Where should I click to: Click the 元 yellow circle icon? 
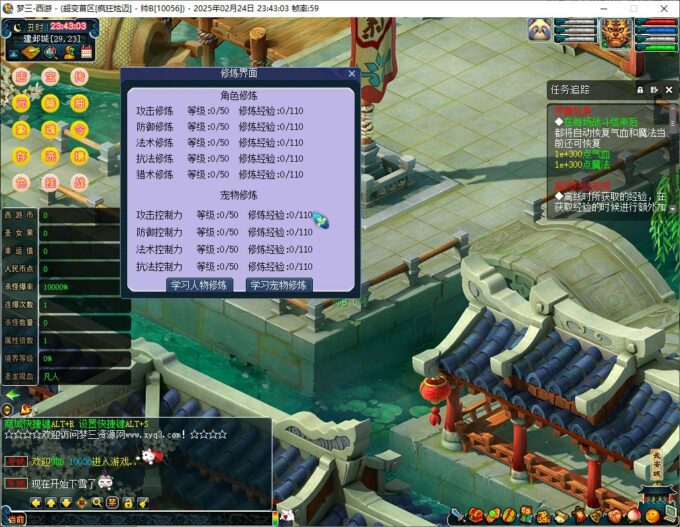coord(21,103)
